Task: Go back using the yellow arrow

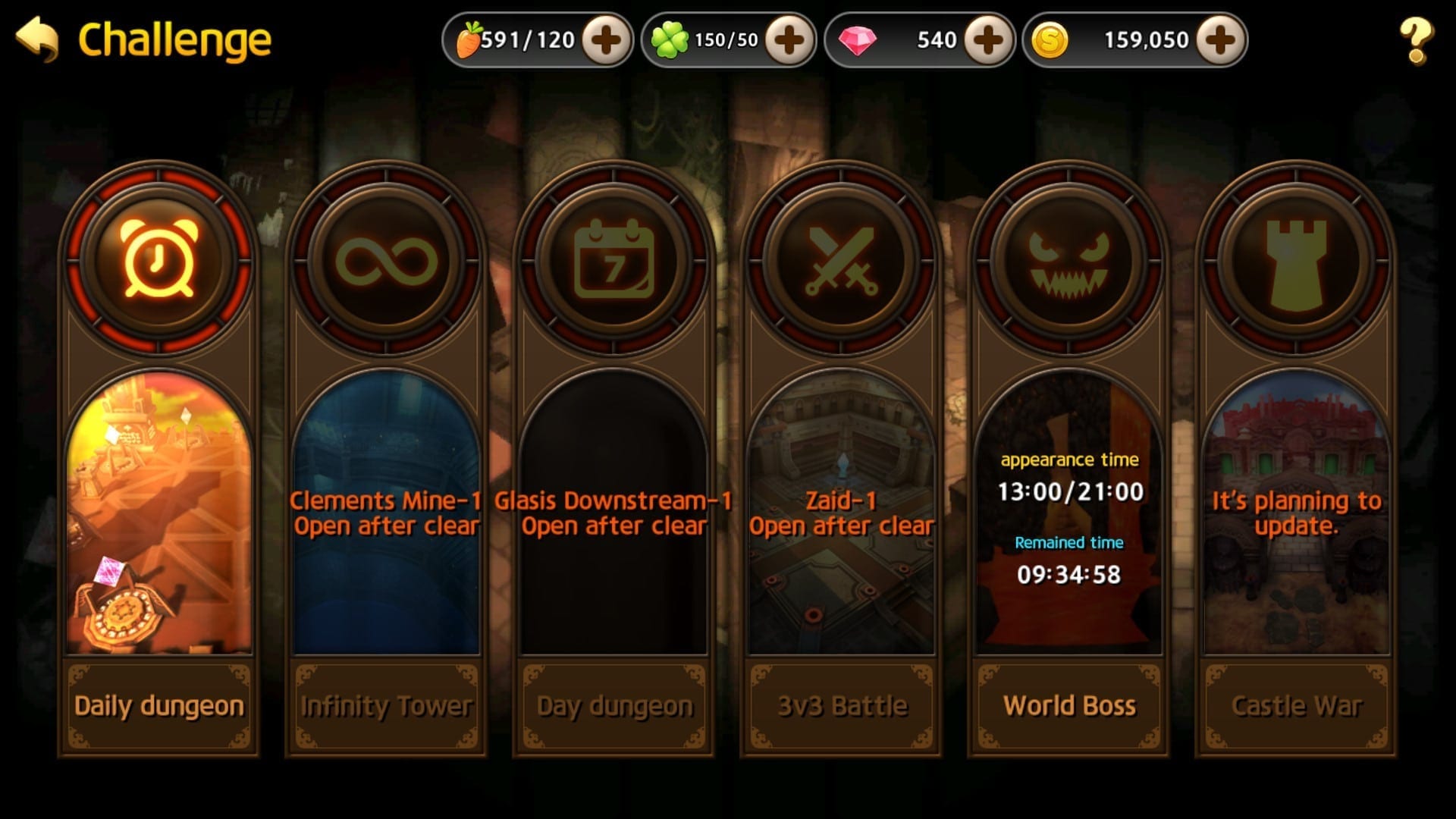Action: click(x=37, y=39)
